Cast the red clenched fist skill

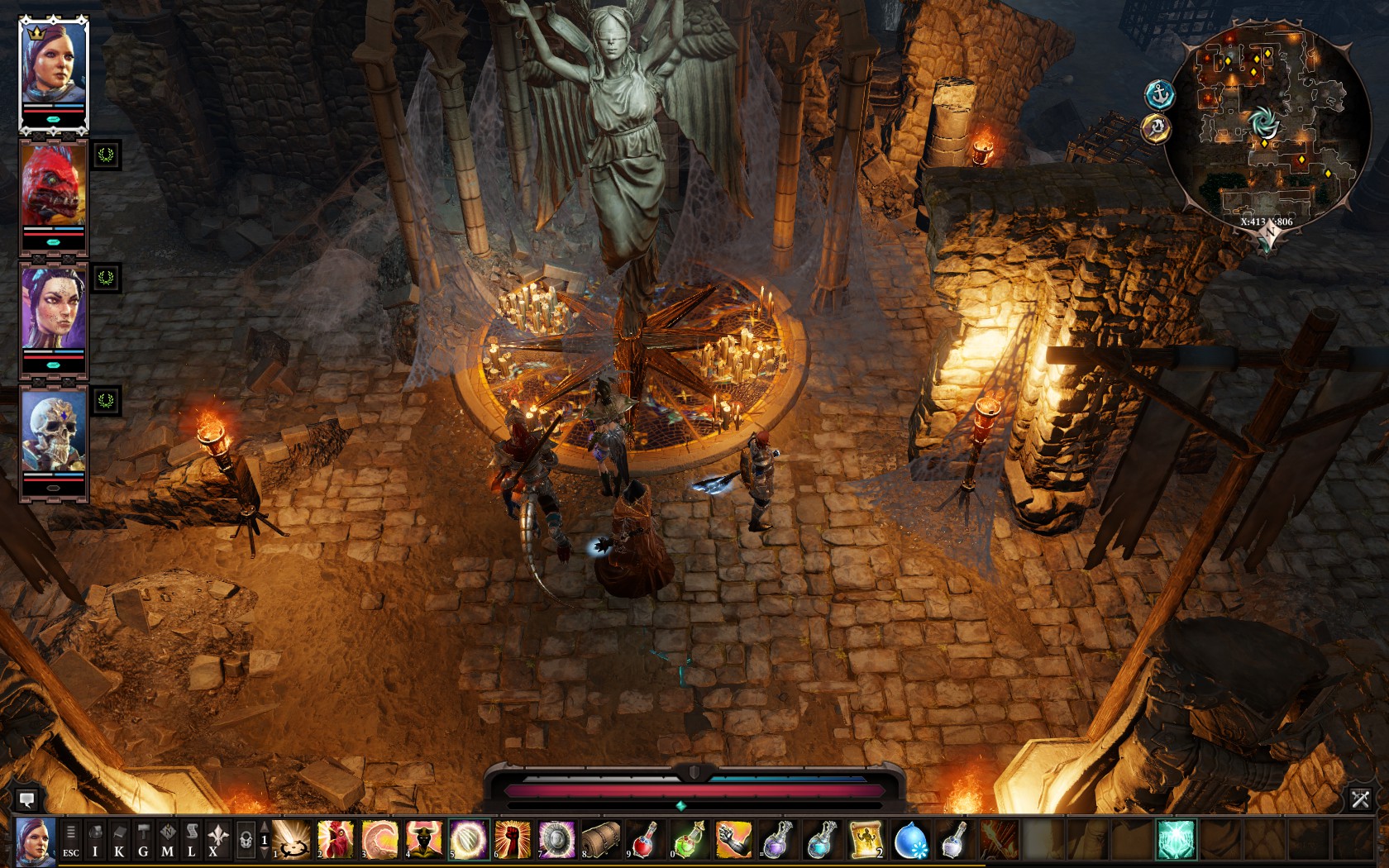coord(513,840)
